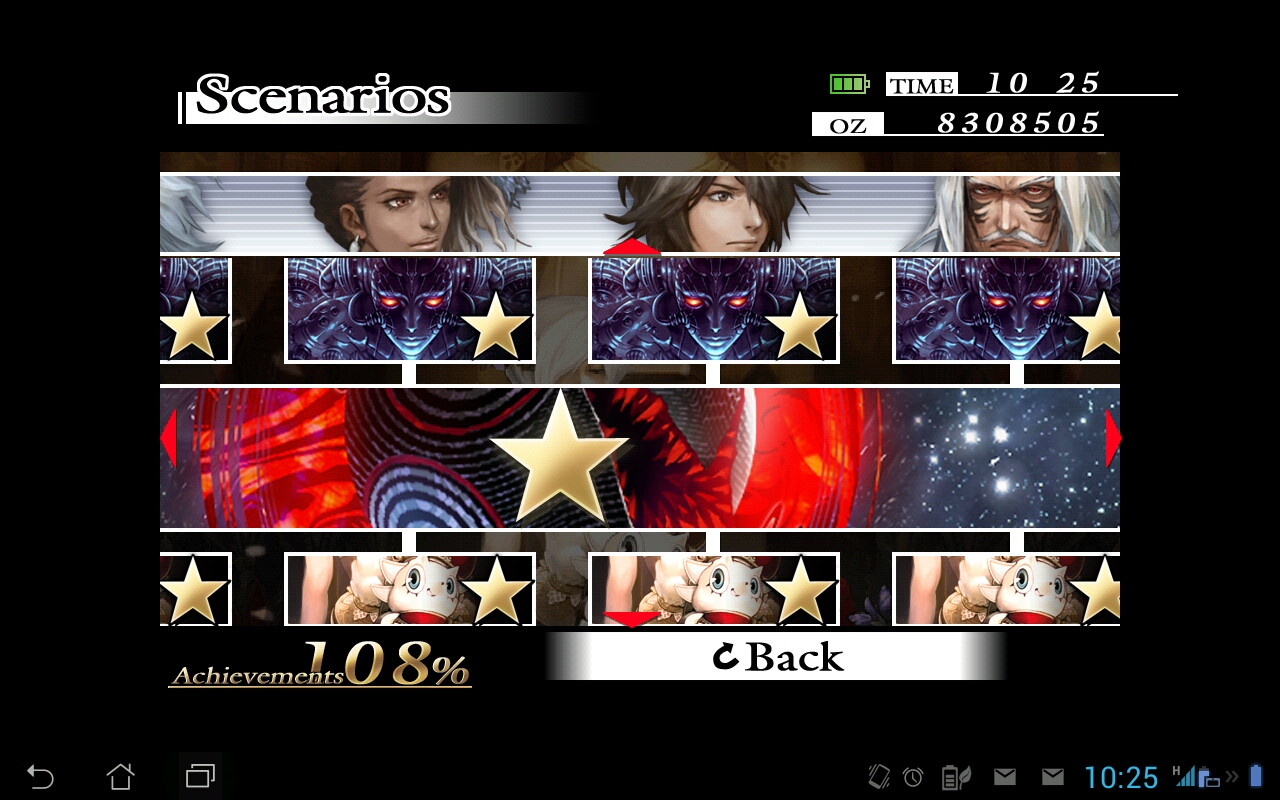Click the red down arrow above Back
This screenshot has height=800, width=1280.
click(x=631, y=620)
